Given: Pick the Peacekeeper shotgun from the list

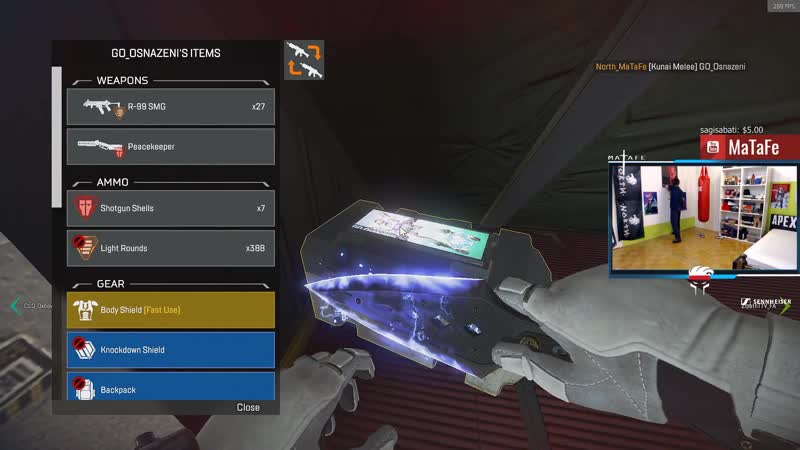Looking at the screenshot, I should point(170,146).
